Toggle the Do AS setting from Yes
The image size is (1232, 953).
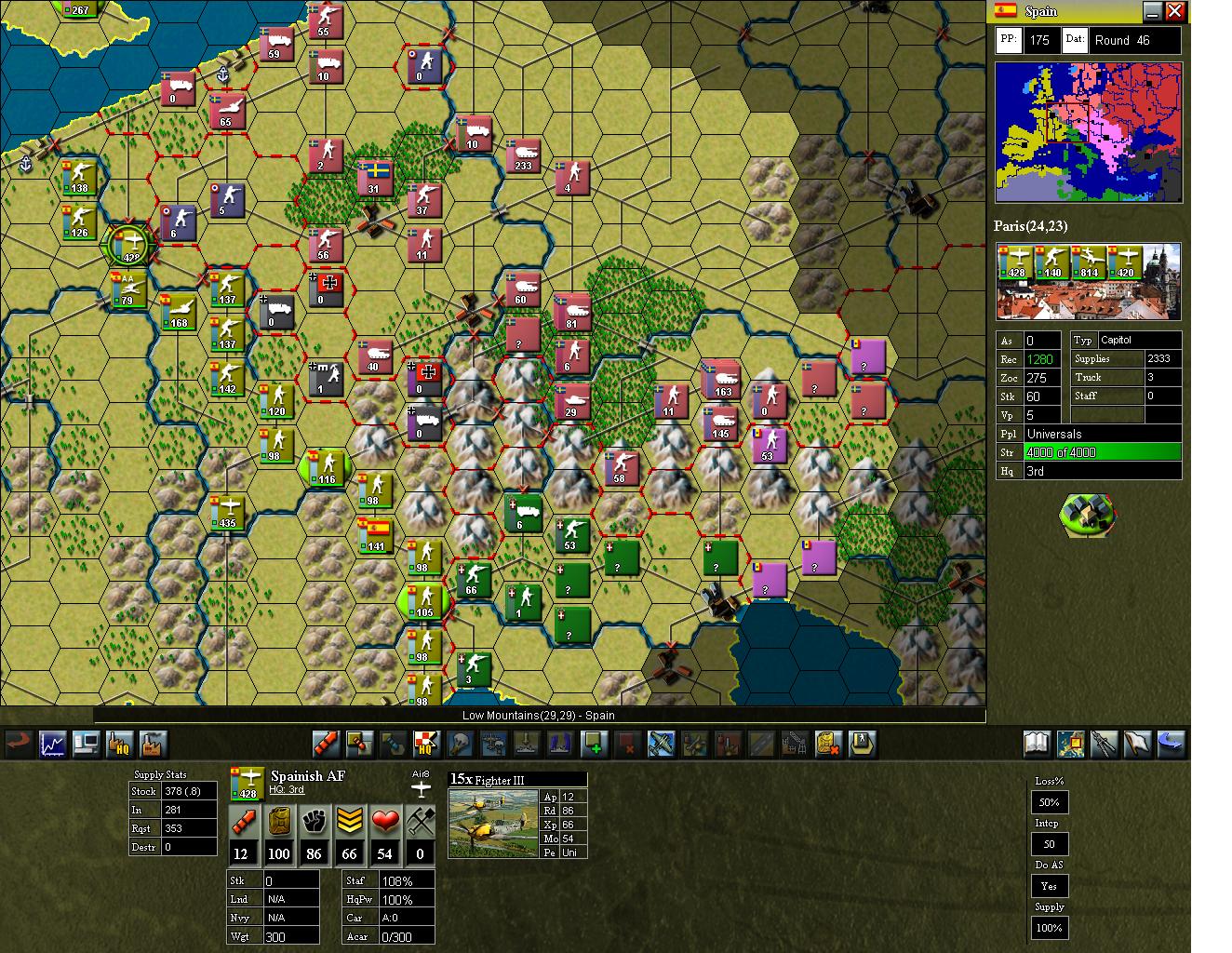[1049, 885]
